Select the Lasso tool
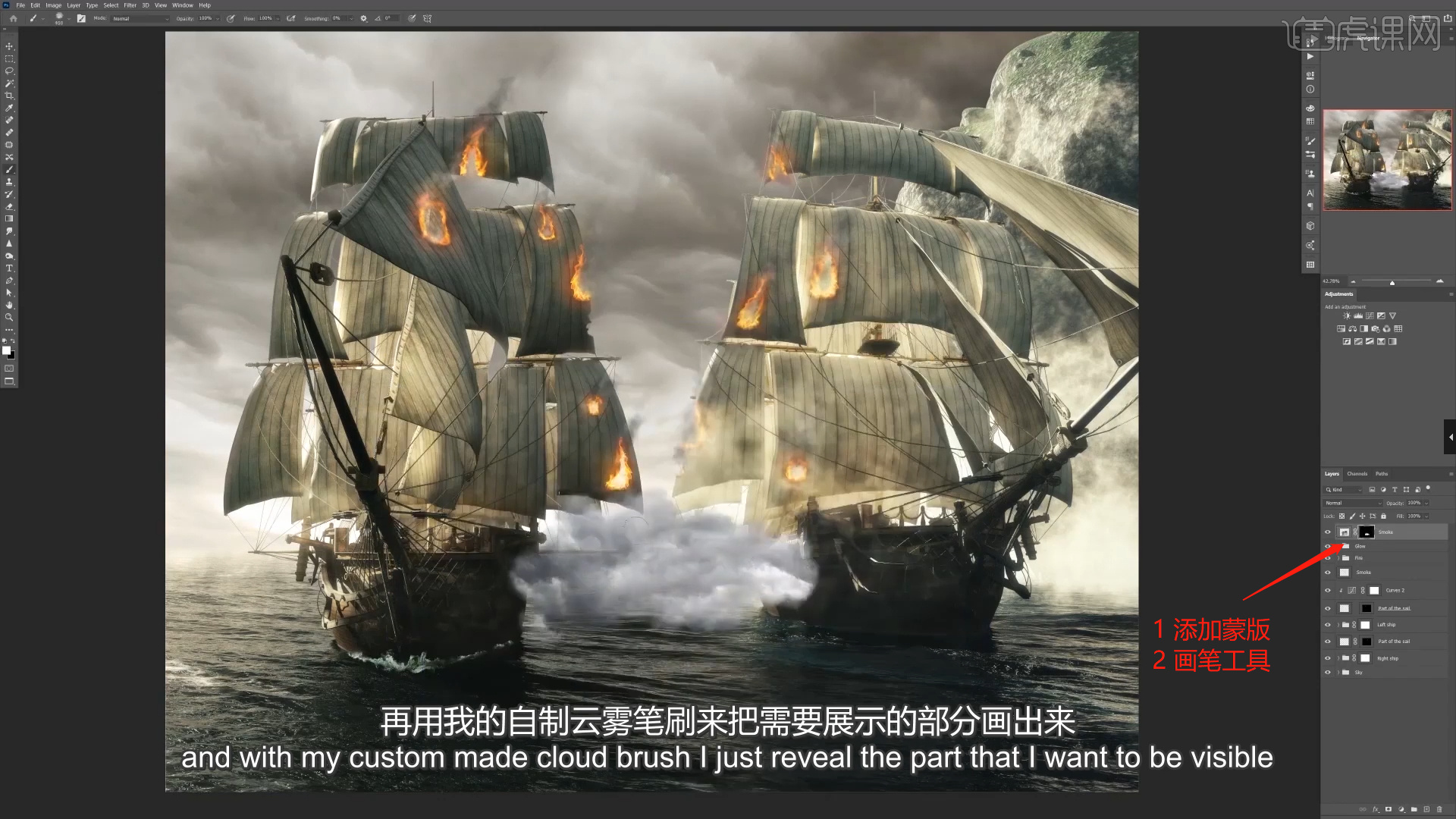1456x819 pixels. (9, 71)
